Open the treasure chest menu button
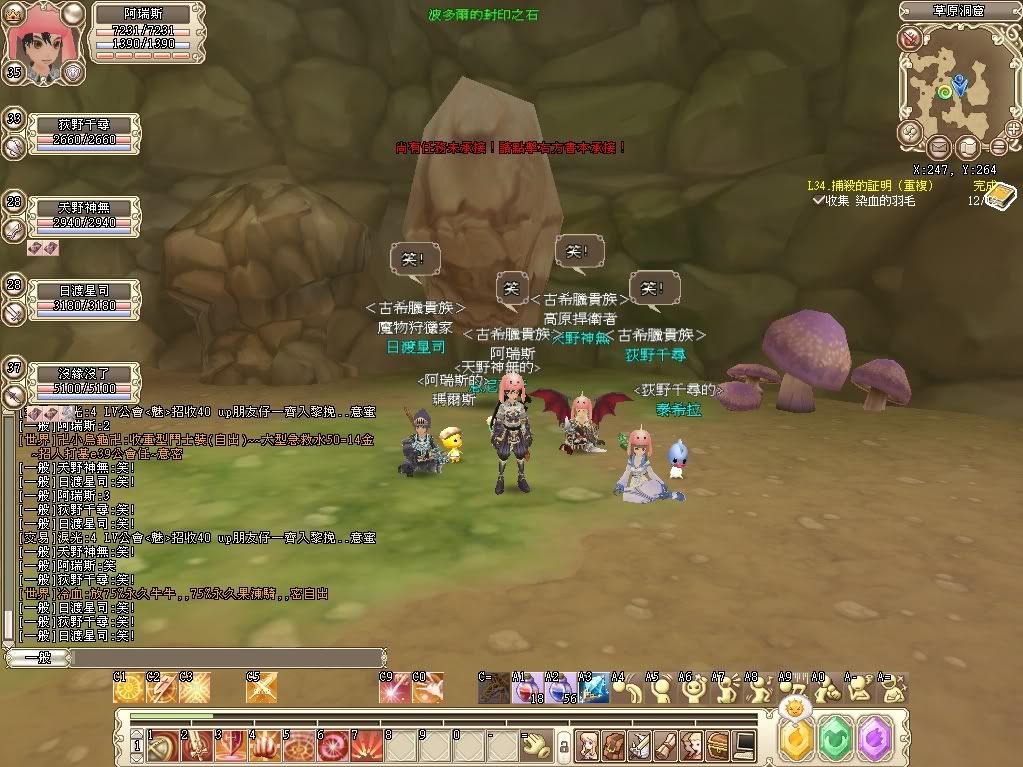The width and height of the screenshot is (1023, 767). click(716, 745)
